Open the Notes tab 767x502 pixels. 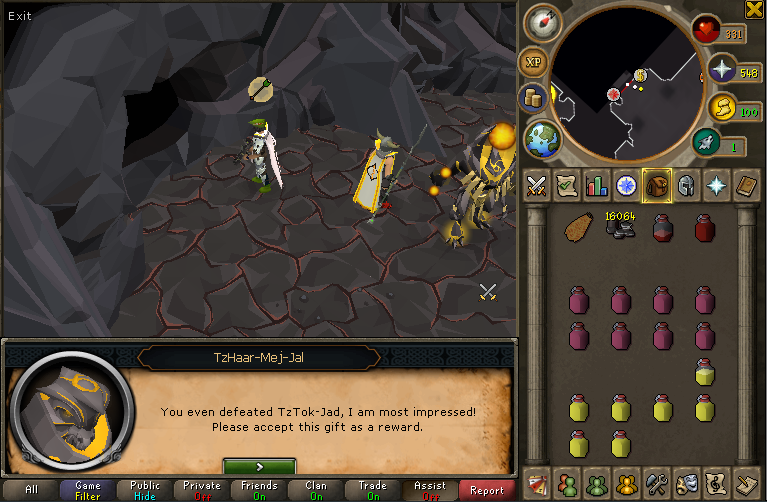click(746, 483)
